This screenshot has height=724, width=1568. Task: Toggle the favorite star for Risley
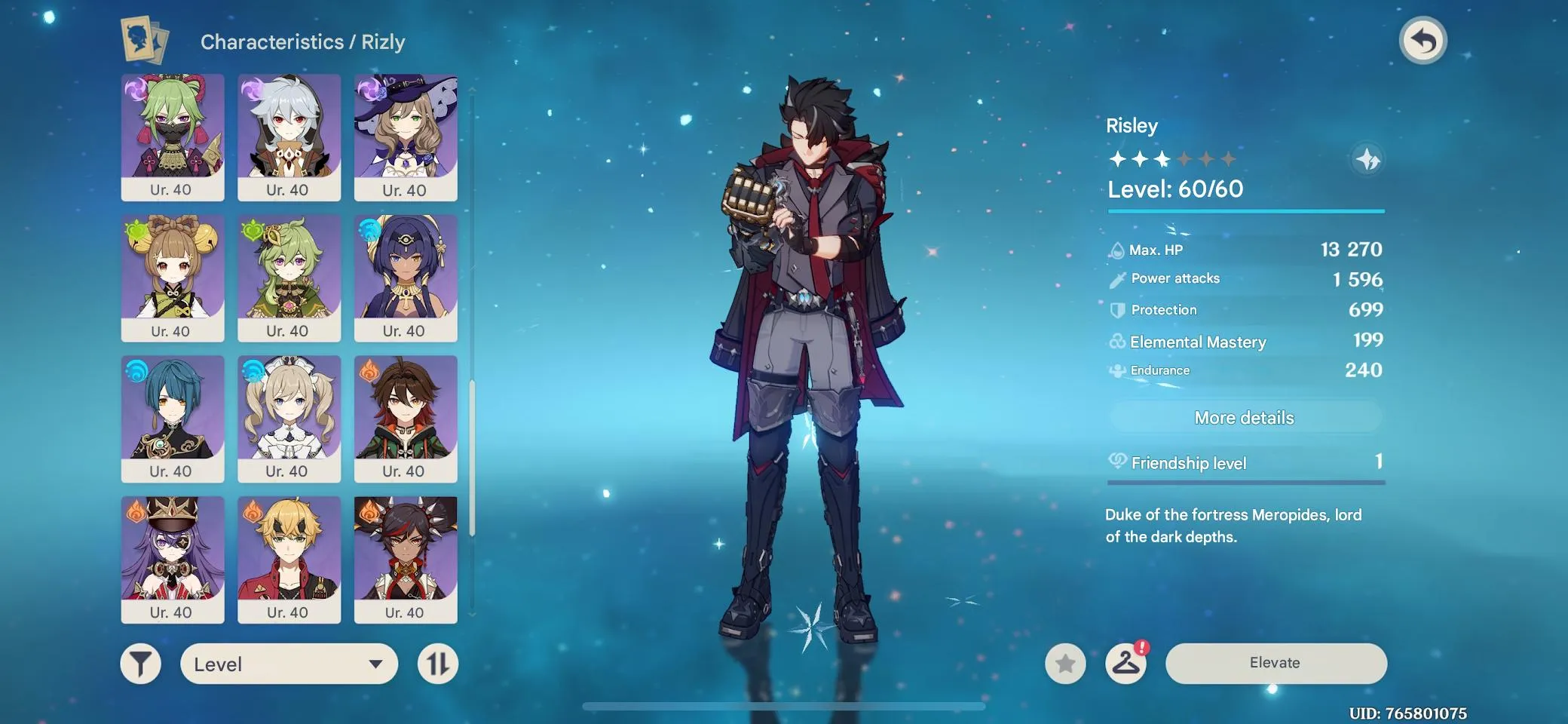[1065, 665]
